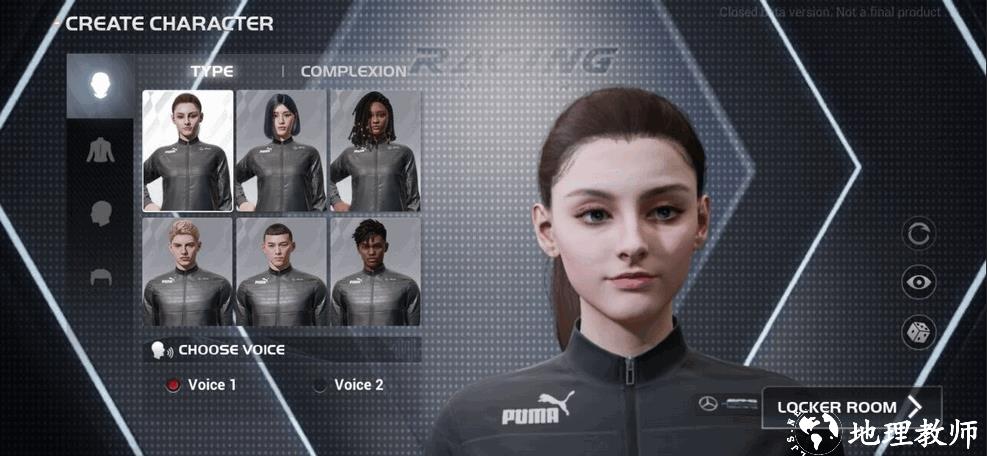Proceed to the Locker Room
987x456 pixels.
(x=852, y=407)
